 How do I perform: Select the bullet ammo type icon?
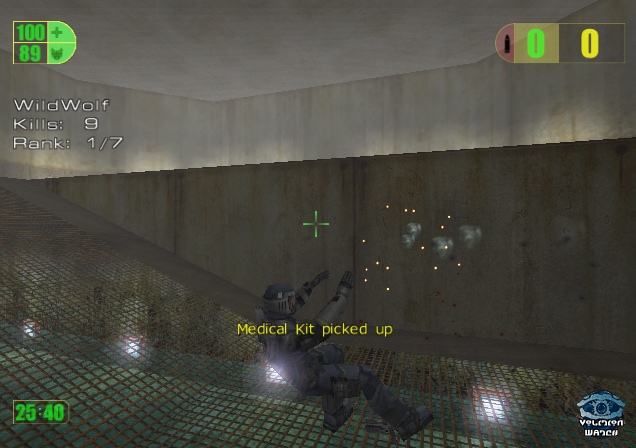point(510,44)
